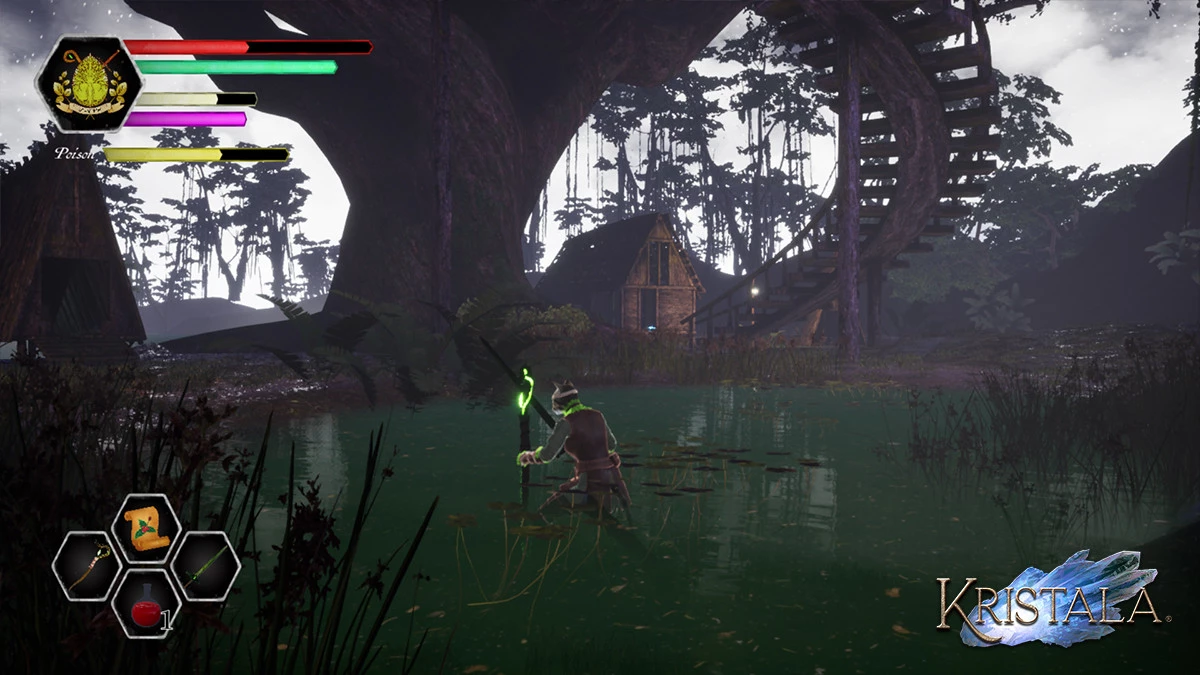Choose the wooden staff quick slot

point(87,567)
